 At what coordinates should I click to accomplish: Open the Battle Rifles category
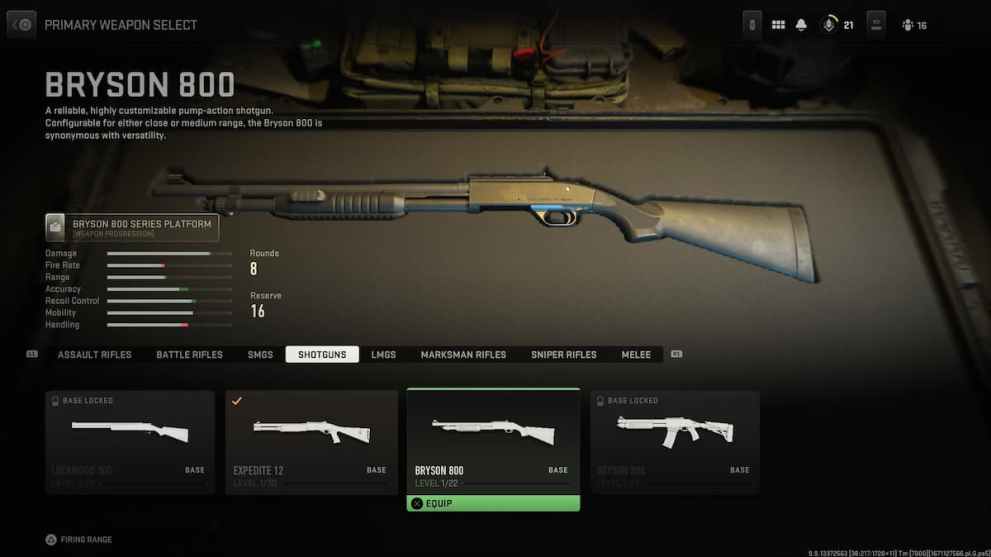189,355
